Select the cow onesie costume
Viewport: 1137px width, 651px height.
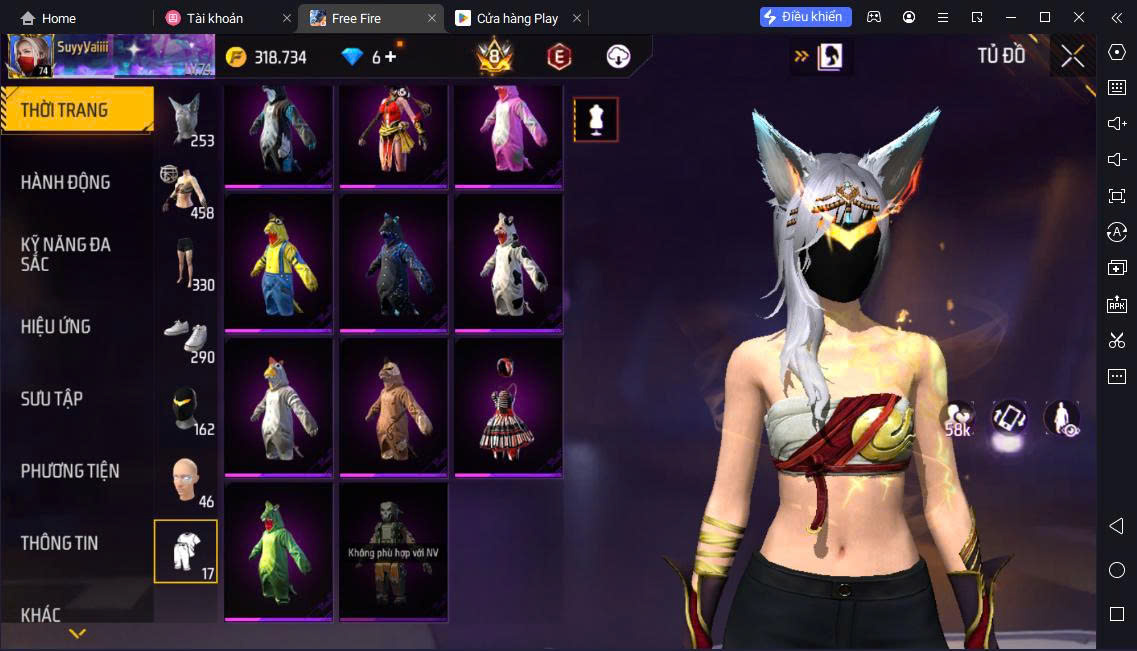pyautogui.click(x=509, y=260)
